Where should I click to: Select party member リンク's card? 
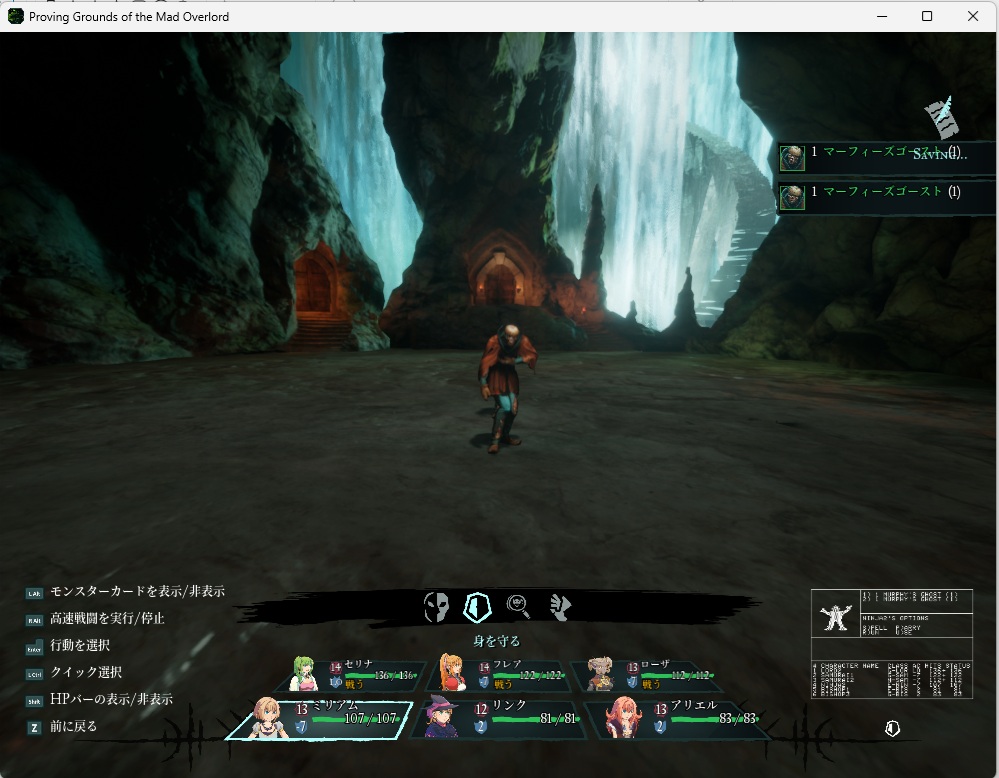494,719
